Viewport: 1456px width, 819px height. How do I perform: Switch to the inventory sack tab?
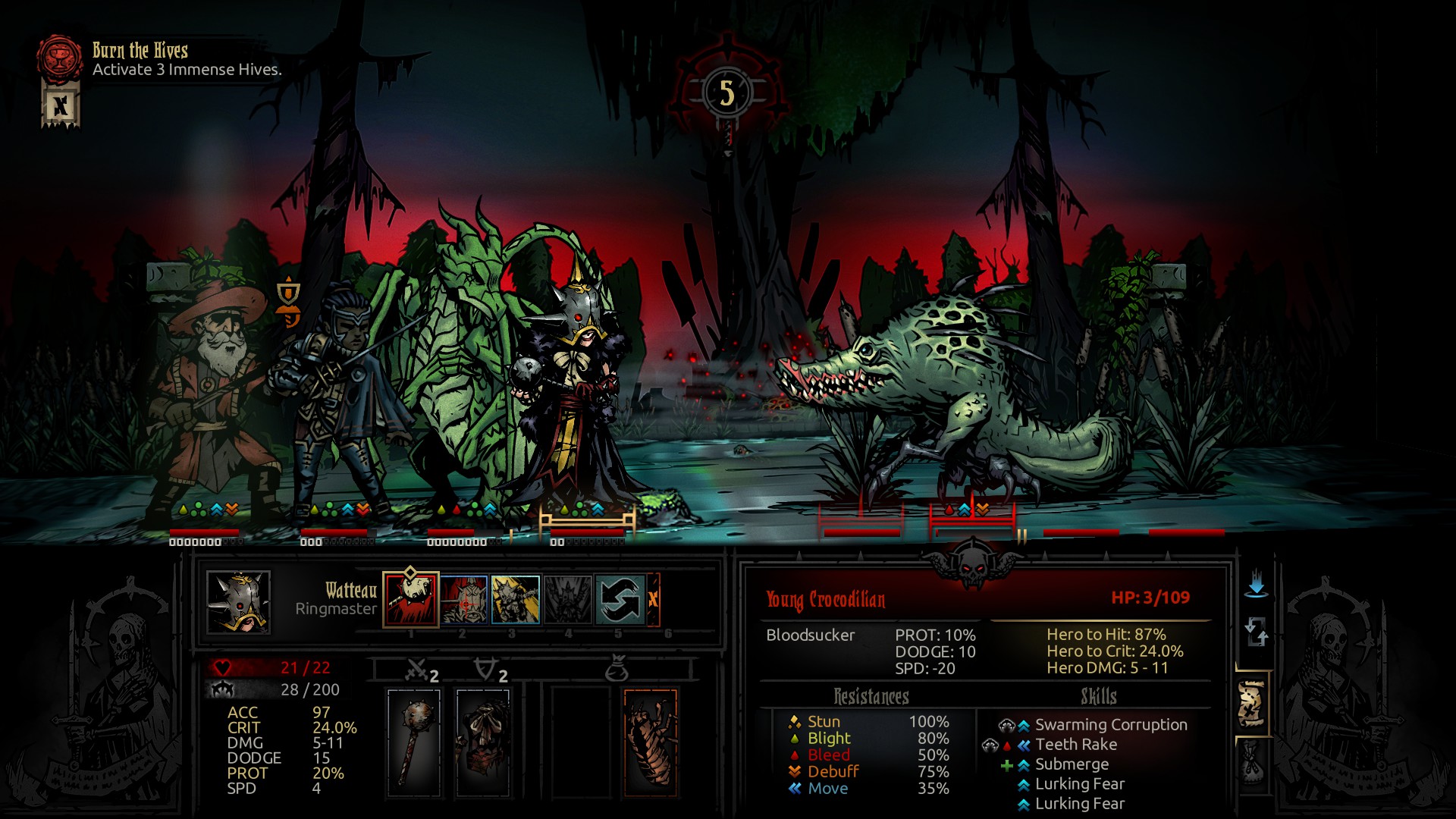click(1252, 763)
